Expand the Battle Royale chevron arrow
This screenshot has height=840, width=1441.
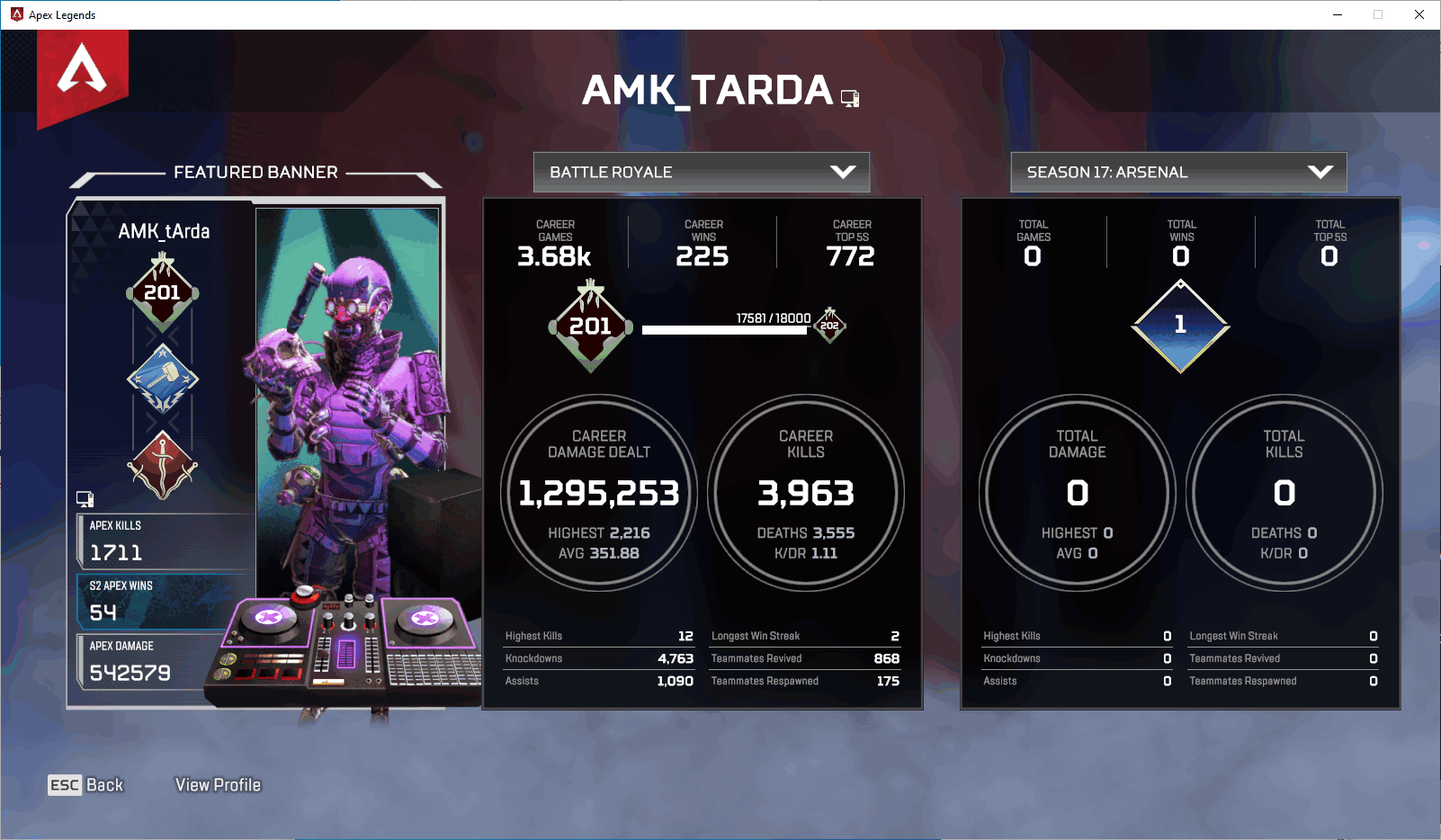pos(842,172)
